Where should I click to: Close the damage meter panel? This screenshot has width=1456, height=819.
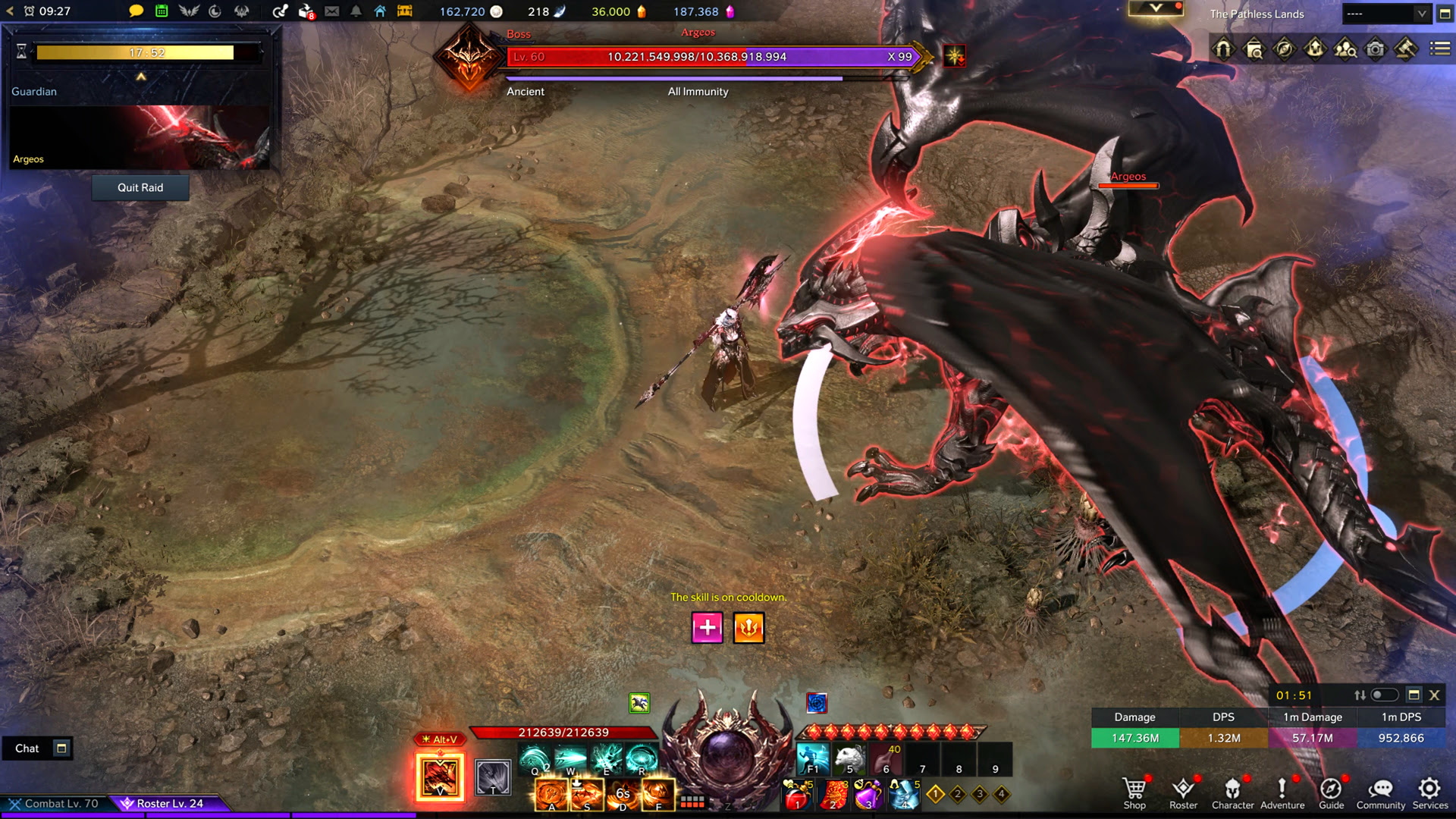(x=1434, y=695)
